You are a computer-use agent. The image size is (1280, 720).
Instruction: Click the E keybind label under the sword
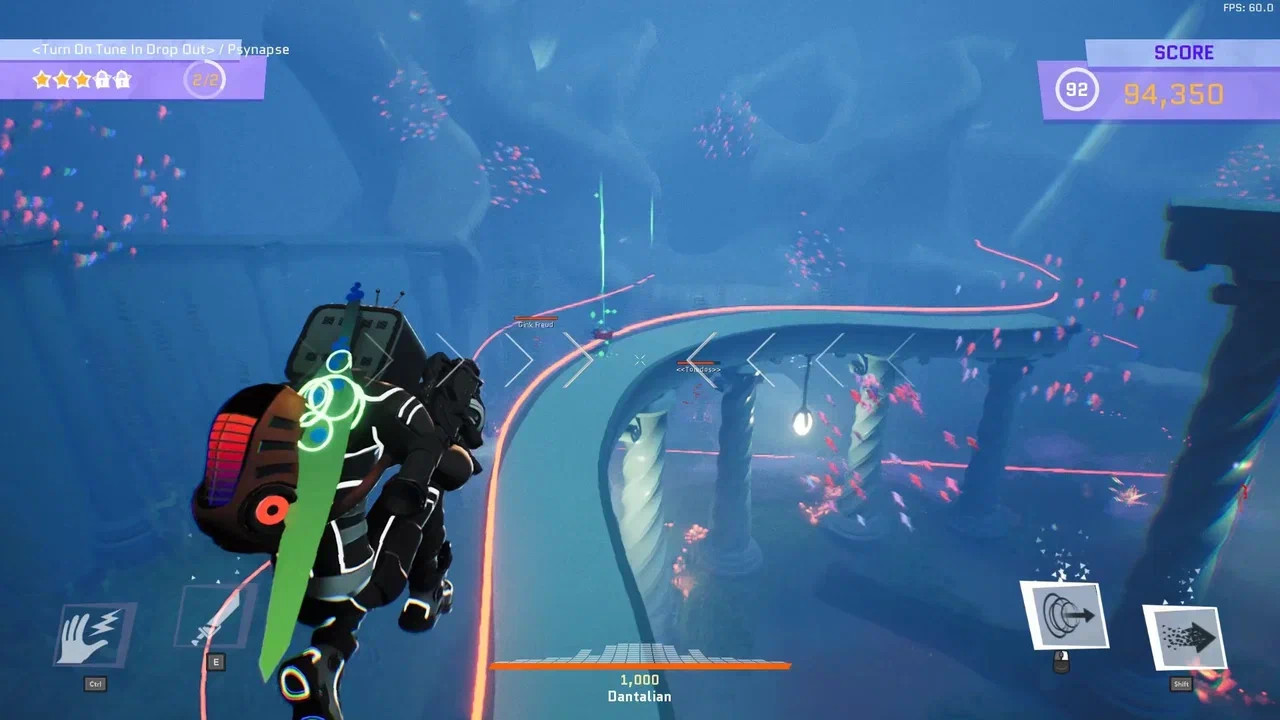(215, 662)
